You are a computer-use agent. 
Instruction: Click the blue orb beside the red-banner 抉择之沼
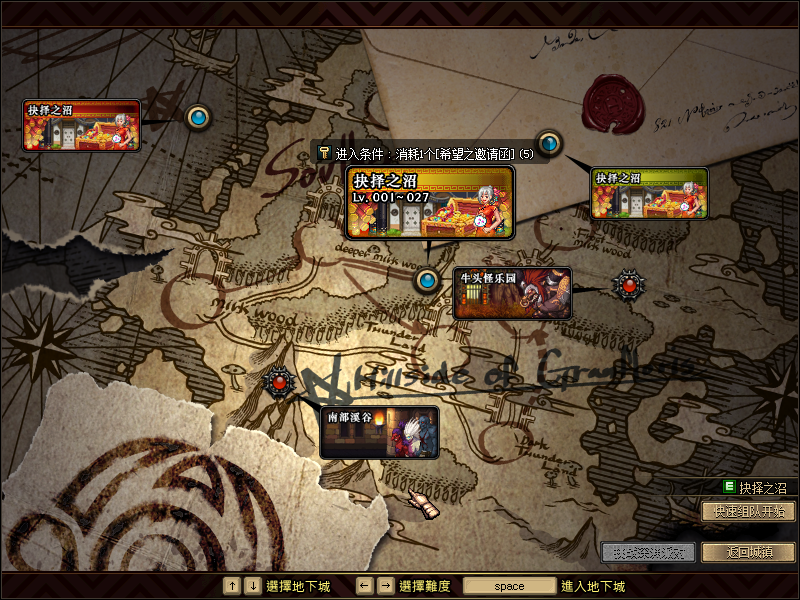(x=198, y=118)
